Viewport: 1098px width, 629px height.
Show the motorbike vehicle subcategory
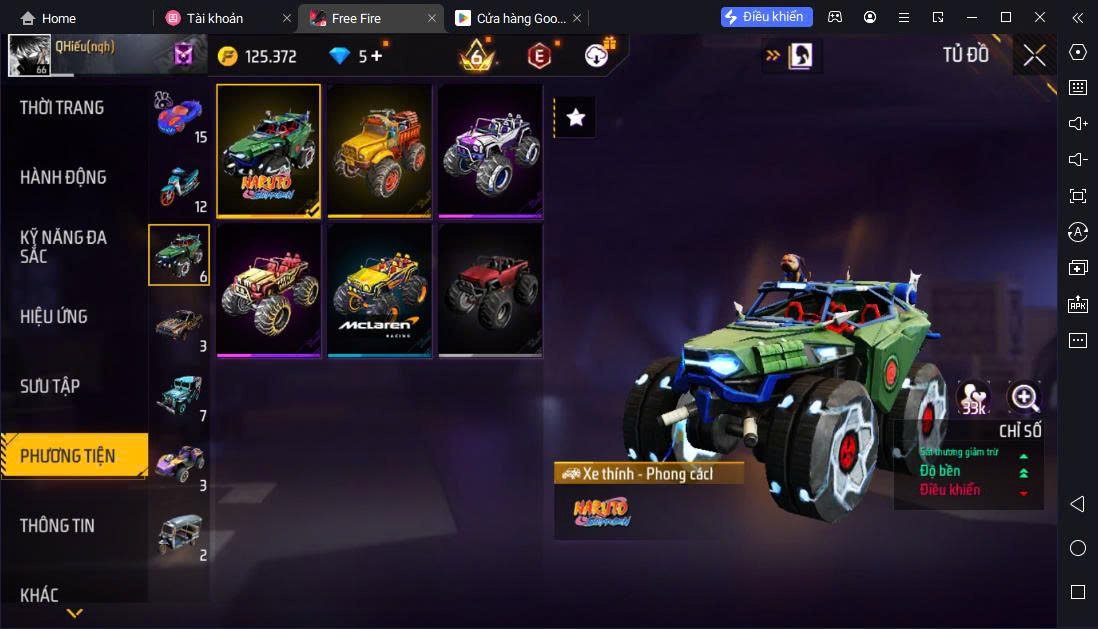(180, 185)
